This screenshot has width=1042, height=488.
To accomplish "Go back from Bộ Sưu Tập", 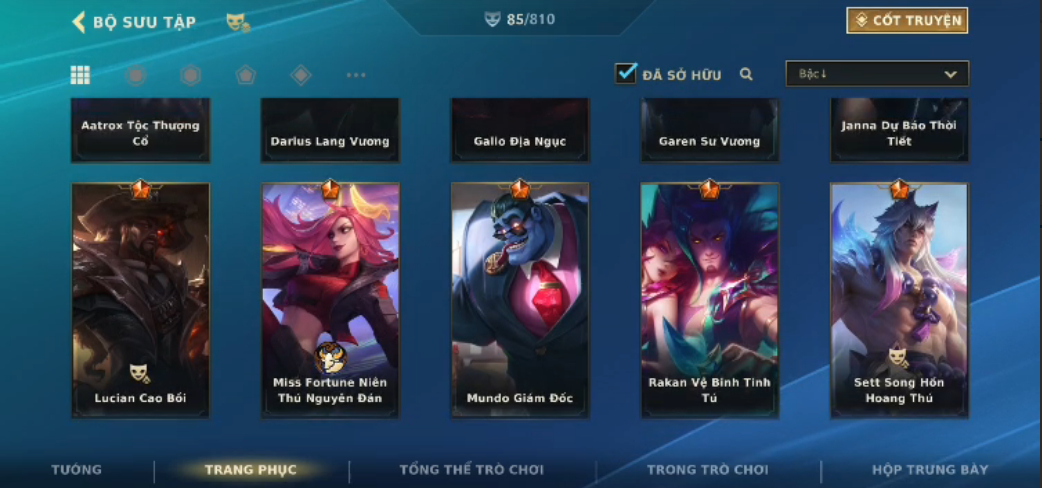I will click(x=79, y=22).
